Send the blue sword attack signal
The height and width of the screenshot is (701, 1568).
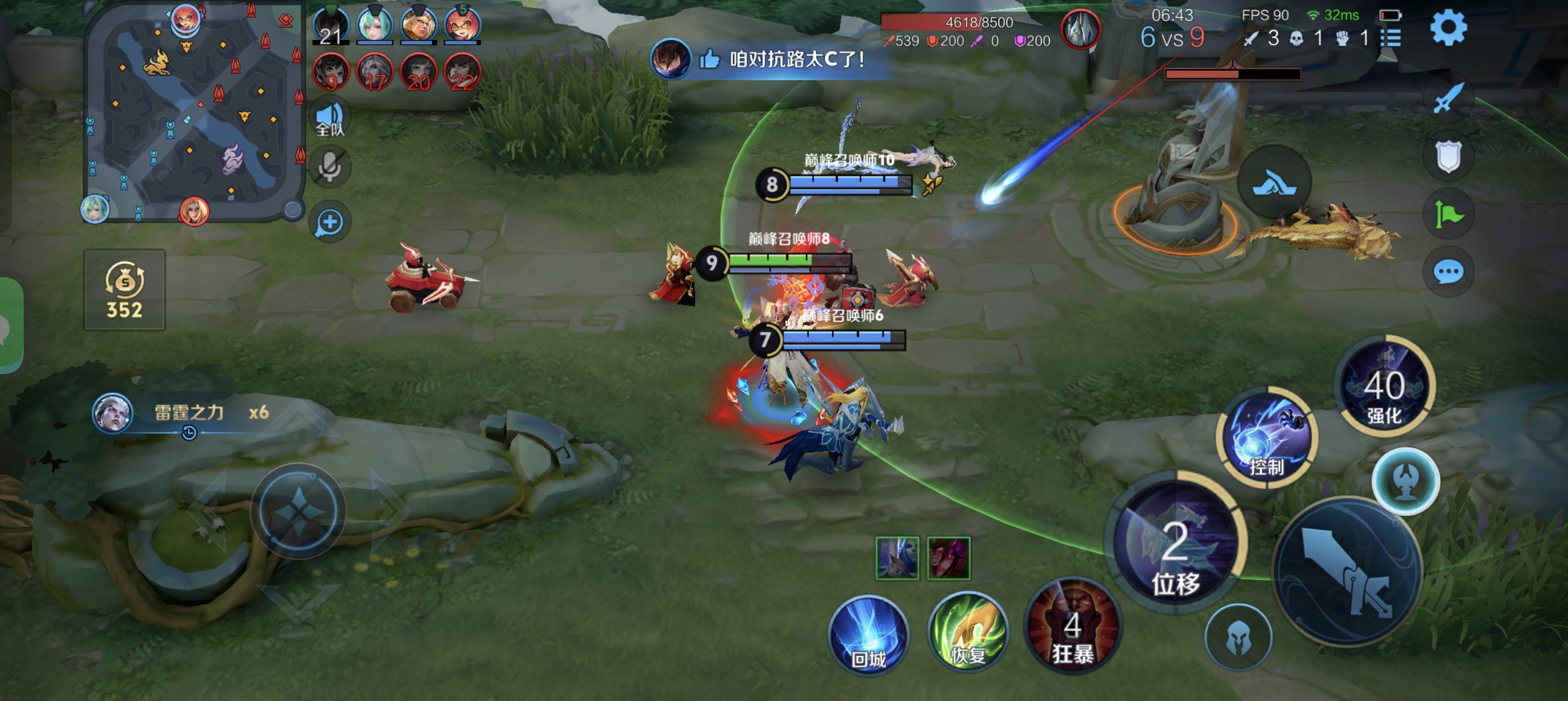pyautogui.click(x=1448, y=97)
